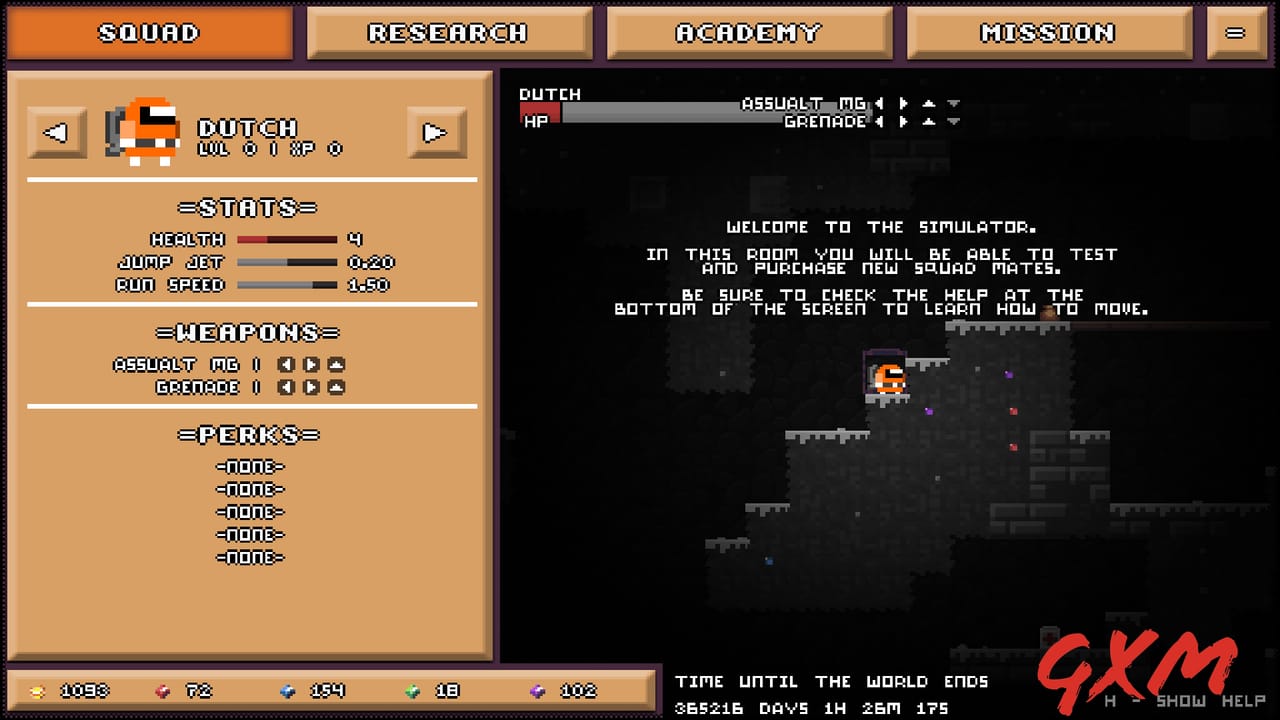Cycle to the previous squad member
1280x720 pixels.
point(57,132)
